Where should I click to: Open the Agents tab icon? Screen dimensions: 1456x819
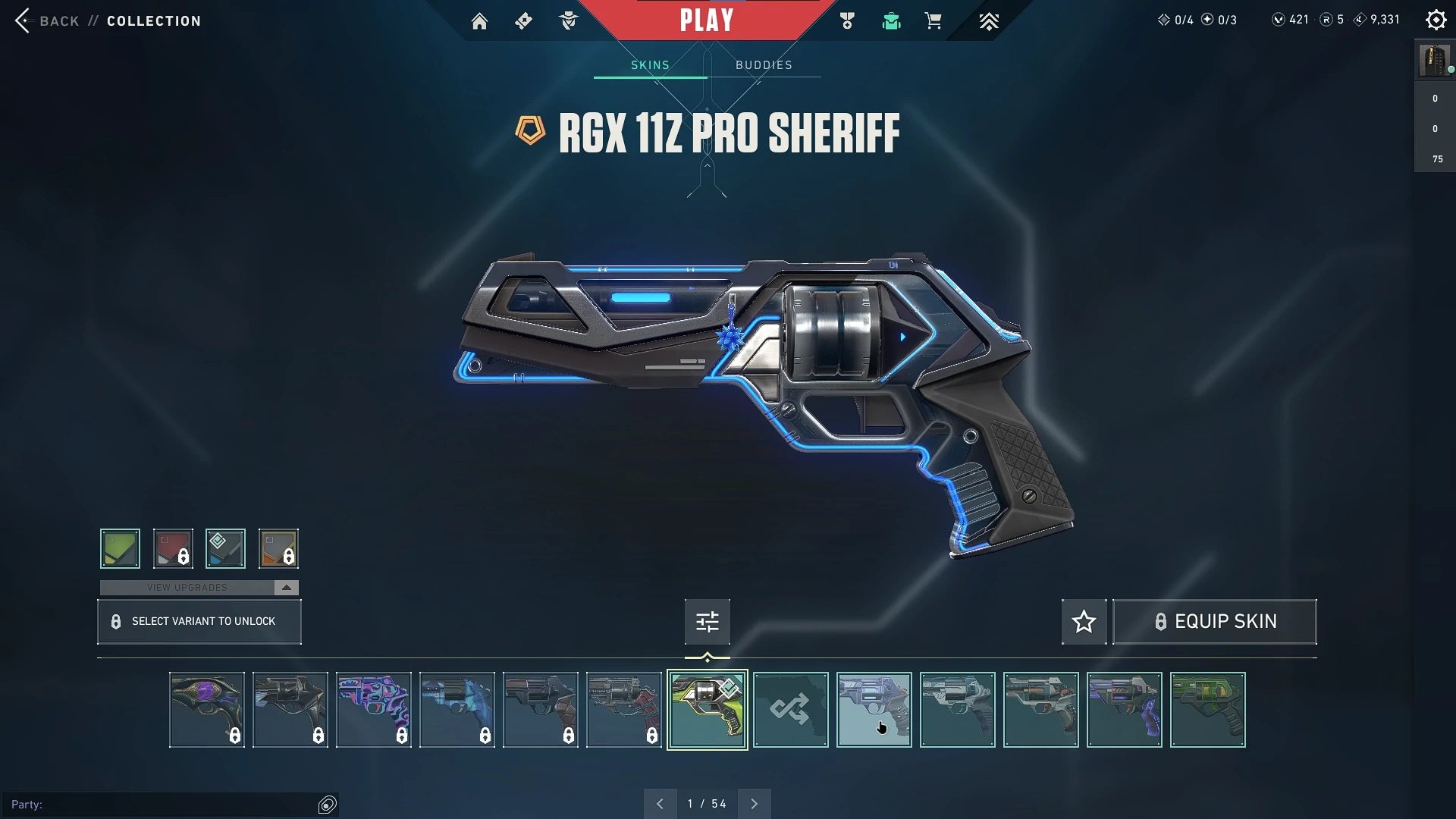[x=568, y=20]
